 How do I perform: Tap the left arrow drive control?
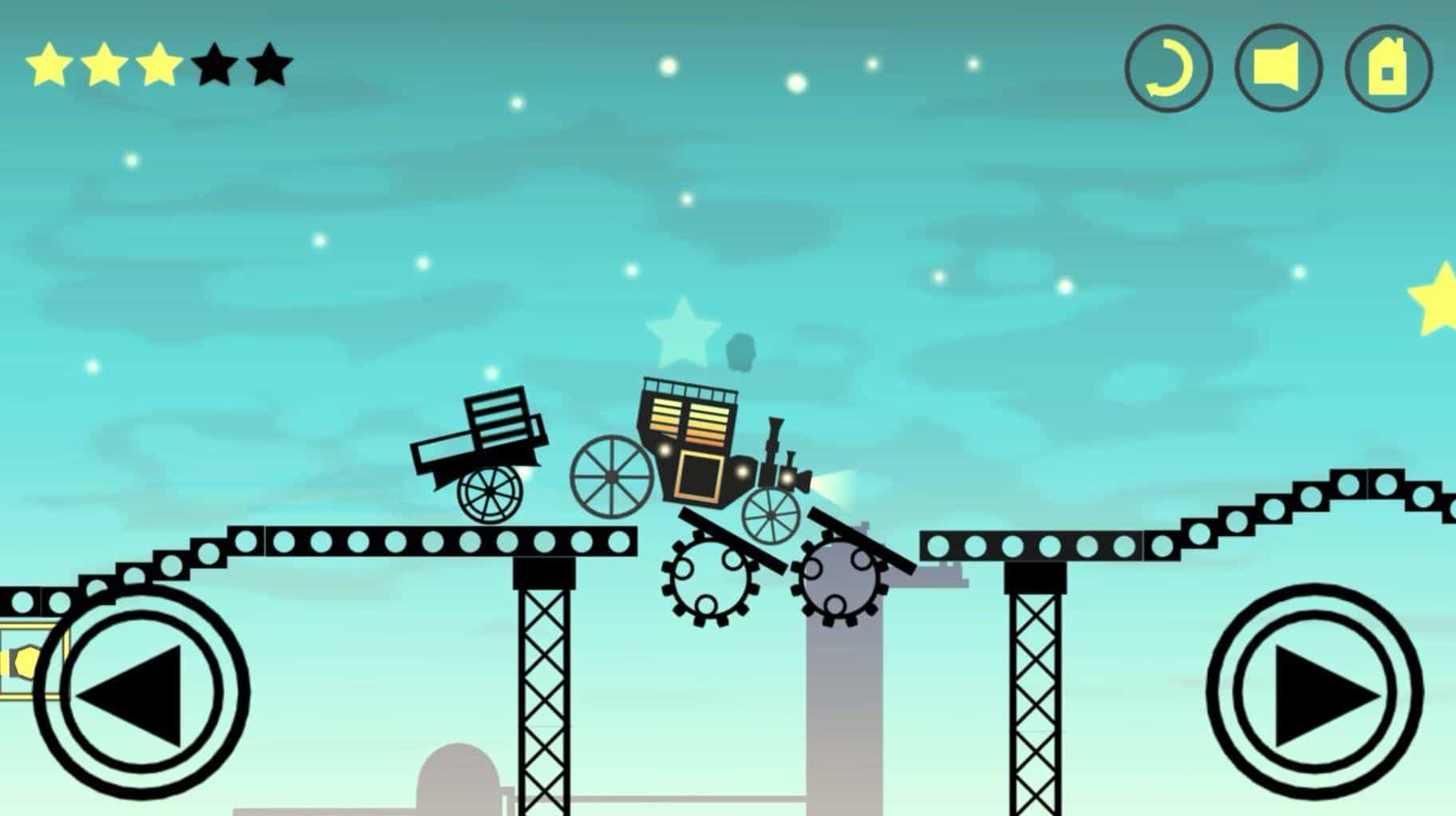[141, 692]
